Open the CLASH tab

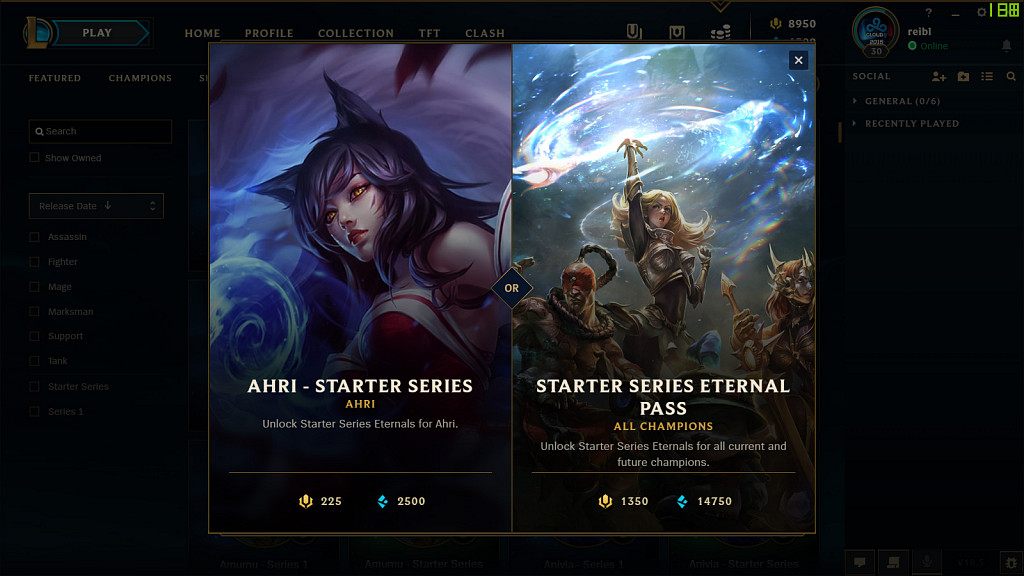485,33
